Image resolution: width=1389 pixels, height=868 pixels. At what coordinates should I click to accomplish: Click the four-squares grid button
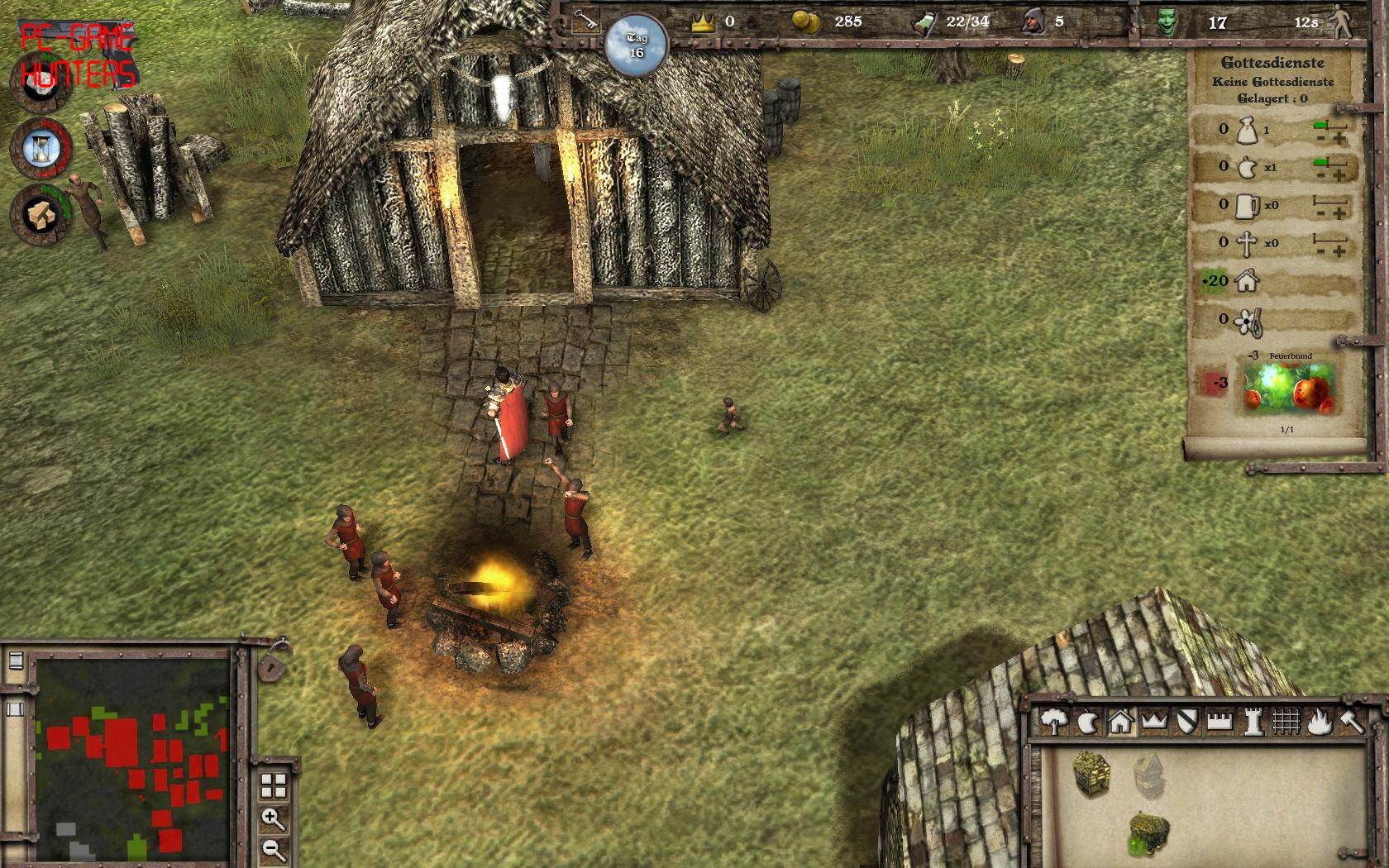273,786
